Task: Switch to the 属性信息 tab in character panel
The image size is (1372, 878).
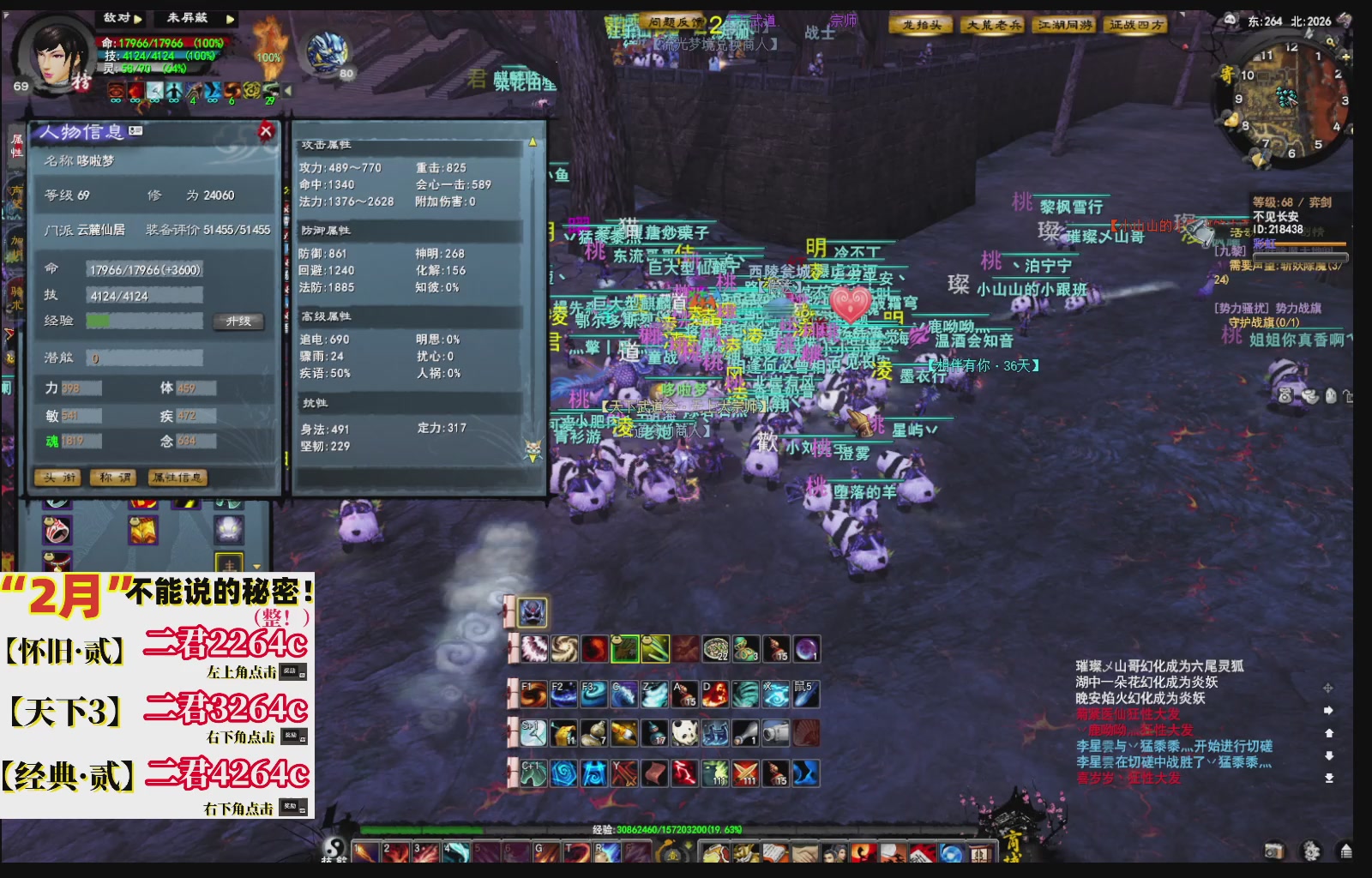Action: (178, 478)
